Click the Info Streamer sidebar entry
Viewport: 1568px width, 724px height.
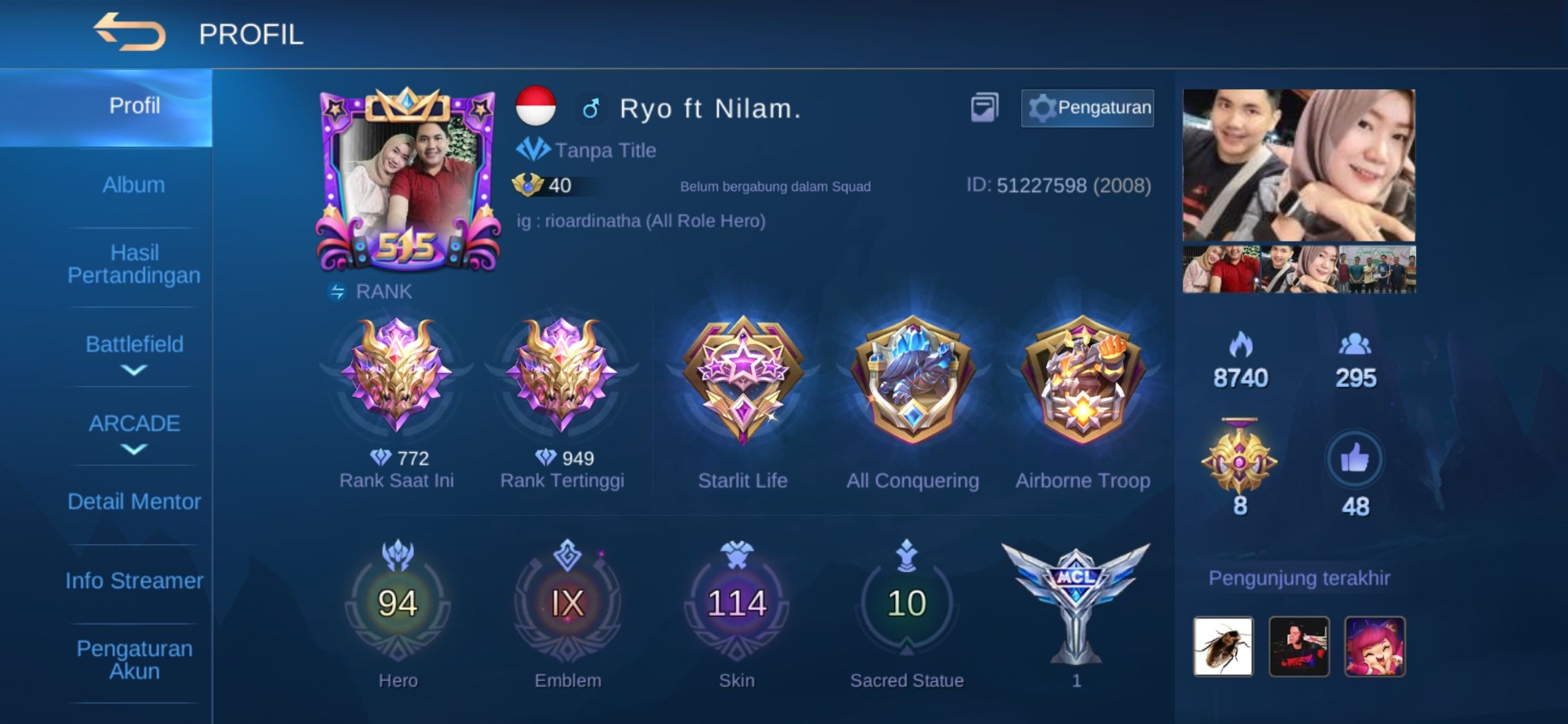[x=133, y=581]
